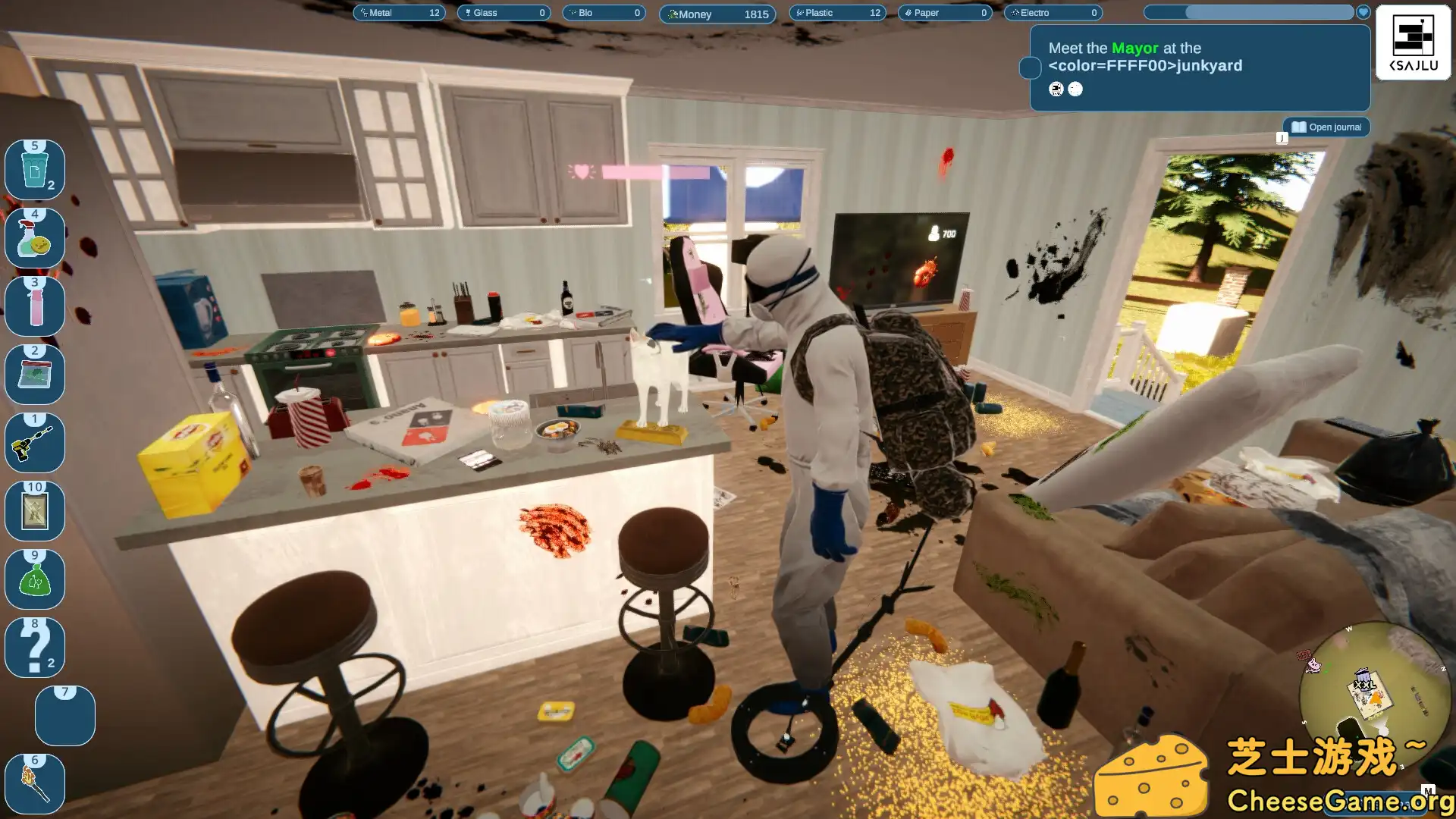Select the torch item in slot 6
This screenshot has height=819, width=1456.
click(35, 784)
